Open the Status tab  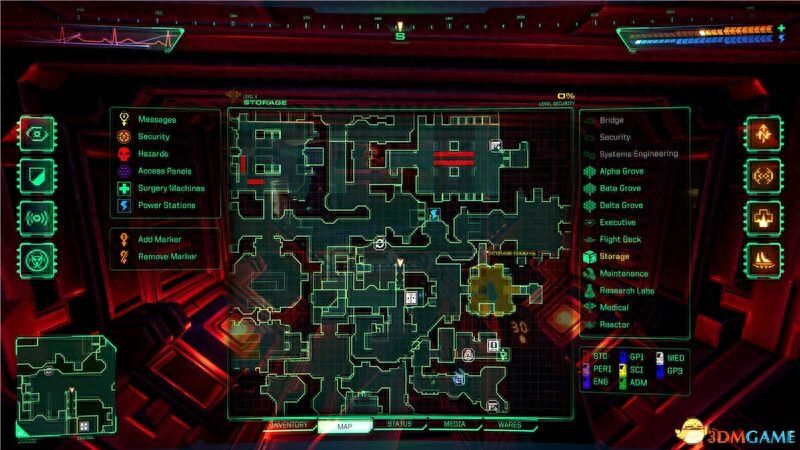tap(398, 425)
